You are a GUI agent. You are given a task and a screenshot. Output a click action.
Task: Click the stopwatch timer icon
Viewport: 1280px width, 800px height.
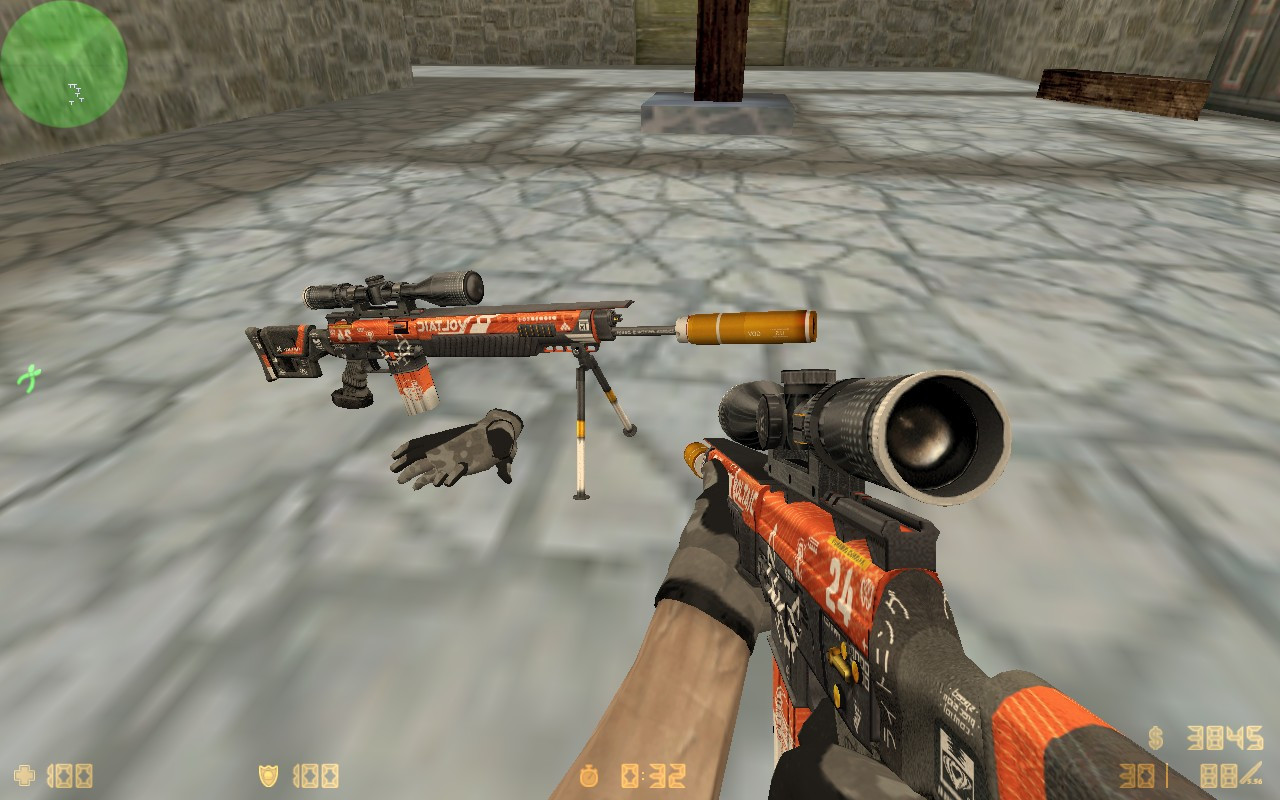[x=590, y=775]
